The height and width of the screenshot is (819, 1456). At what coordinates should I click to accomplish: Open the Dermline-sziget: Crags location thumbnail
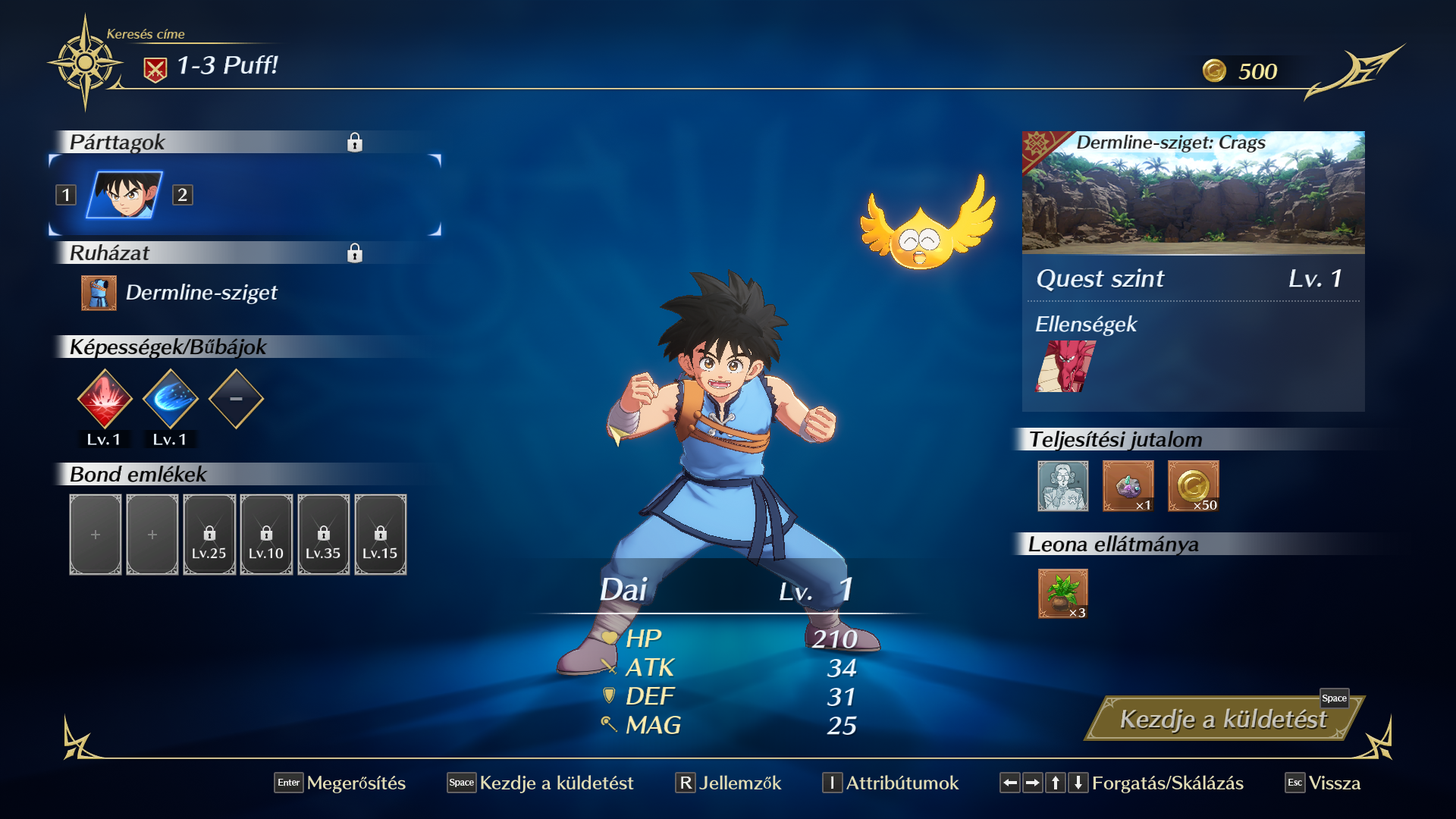pyautogui.click(x=1193, y=193)
